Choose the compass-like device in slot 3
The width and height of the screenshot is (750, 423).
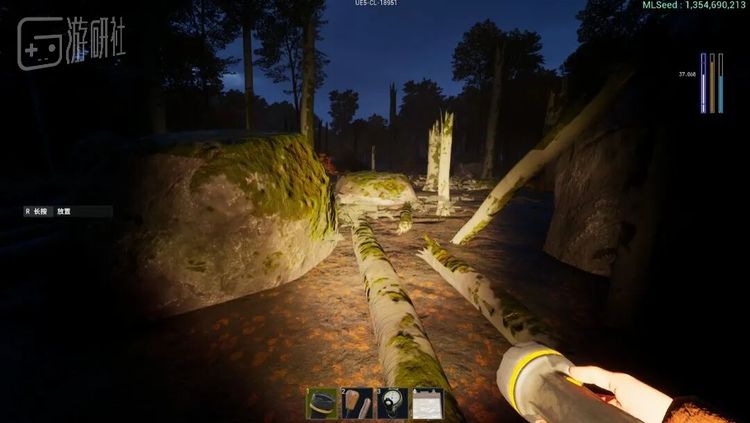click(392, 402)
